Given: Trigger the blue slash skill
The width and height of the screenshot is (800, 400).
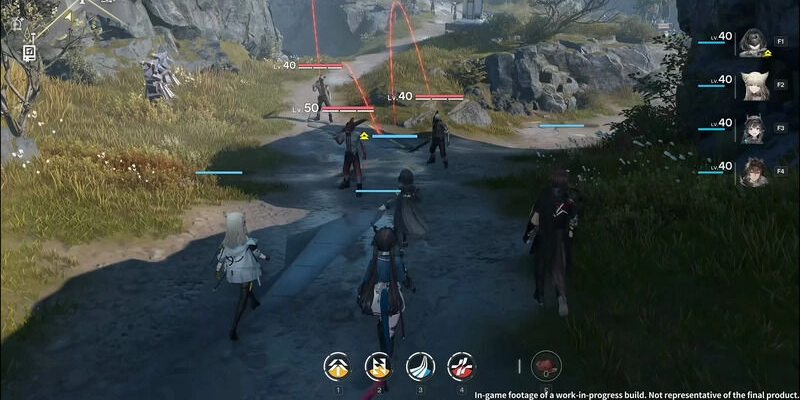Looking at the screenshot, I should [x=420, y=367].
